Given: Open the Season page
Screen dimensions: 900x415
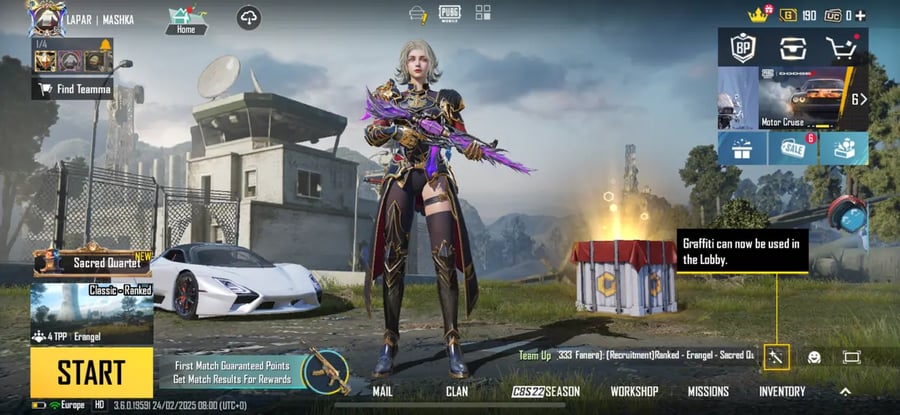Looking at the screenshot, I should [x=546, y=391].
